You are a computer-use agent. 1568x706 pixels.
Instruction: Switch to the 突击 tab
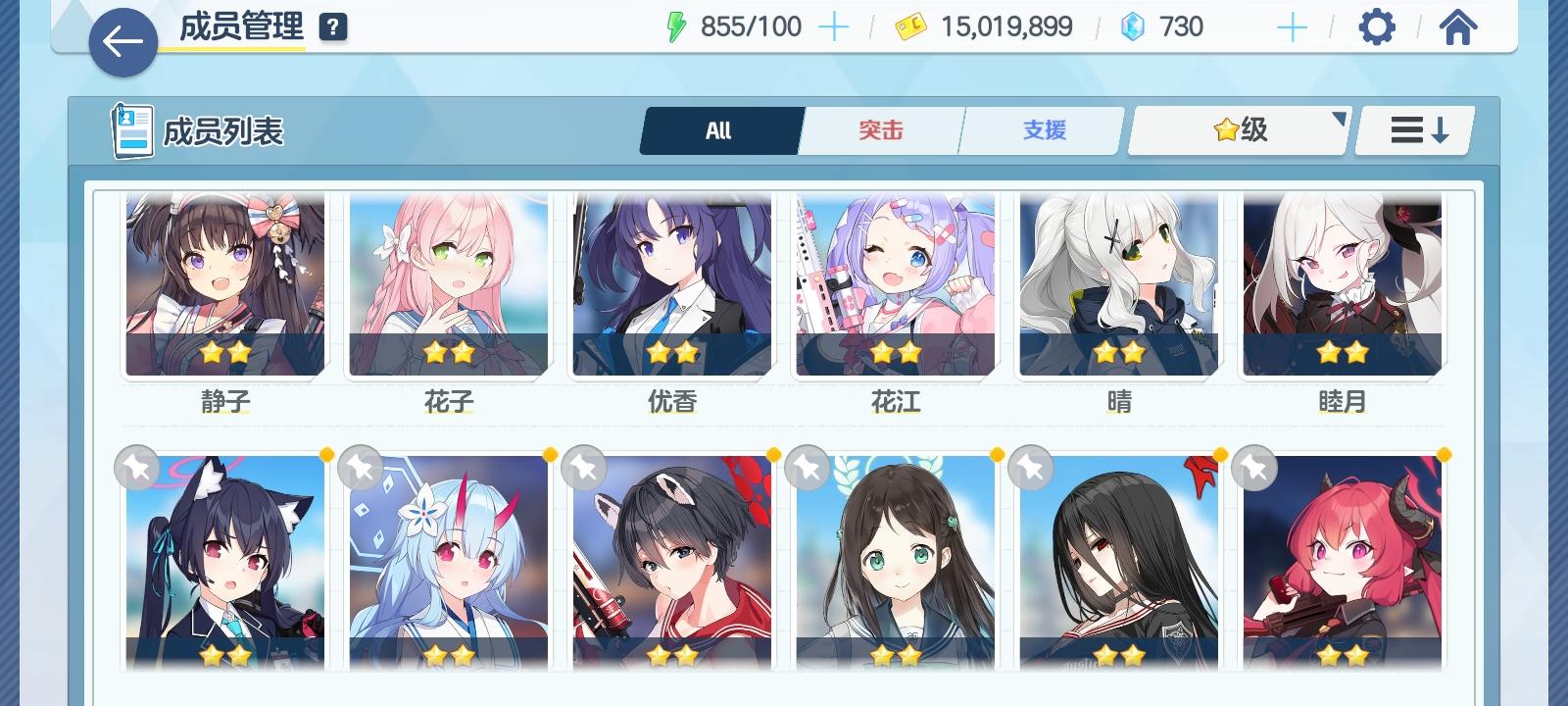click(879, 129)
